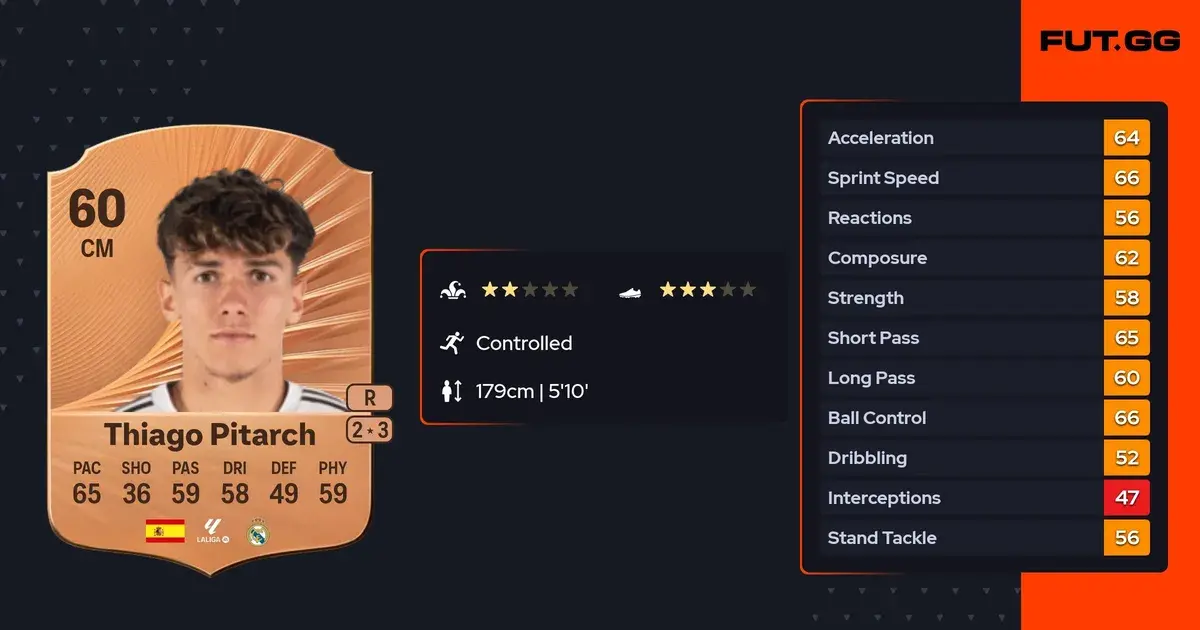Choose the Sprint Speed stat row
Viewport: 1200px width, 630px height.
pos(984,178)
